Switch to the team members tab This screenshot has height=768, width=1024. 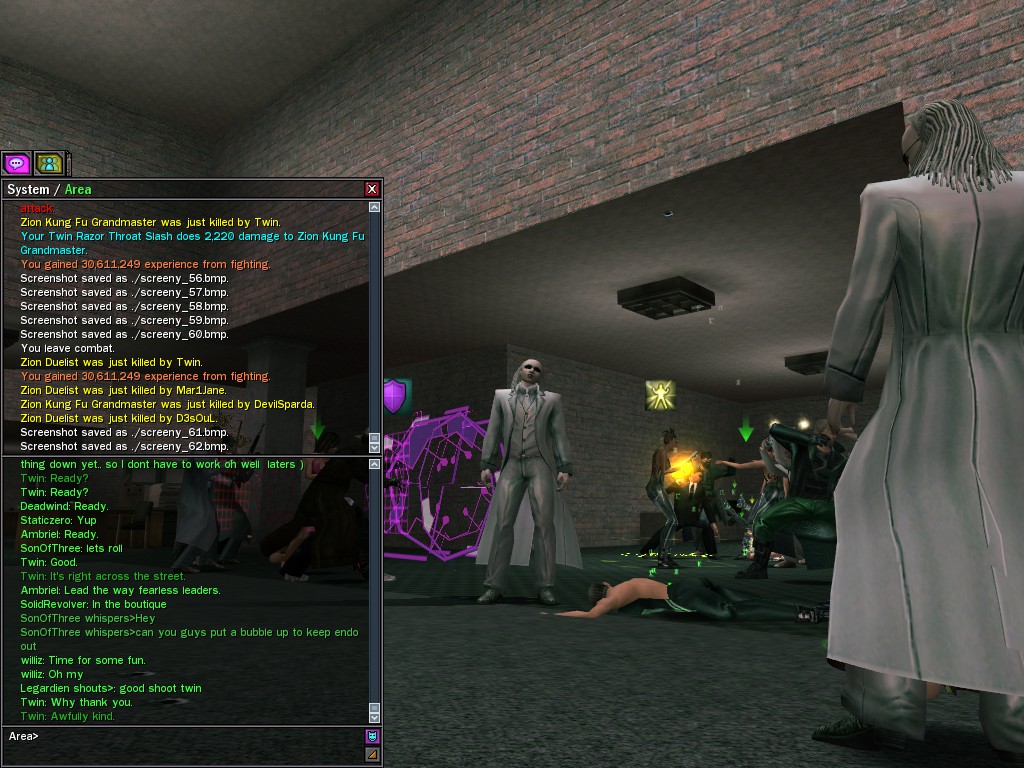(x=48, y=163)
